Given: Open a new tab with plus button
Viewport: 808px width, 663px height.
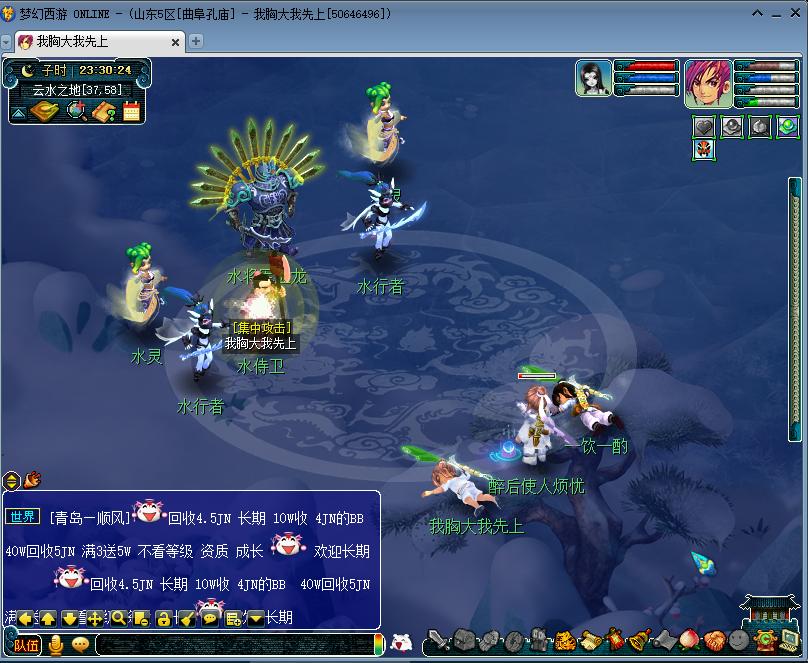Looking at the screenshot, I should click(x=196, y=41).
